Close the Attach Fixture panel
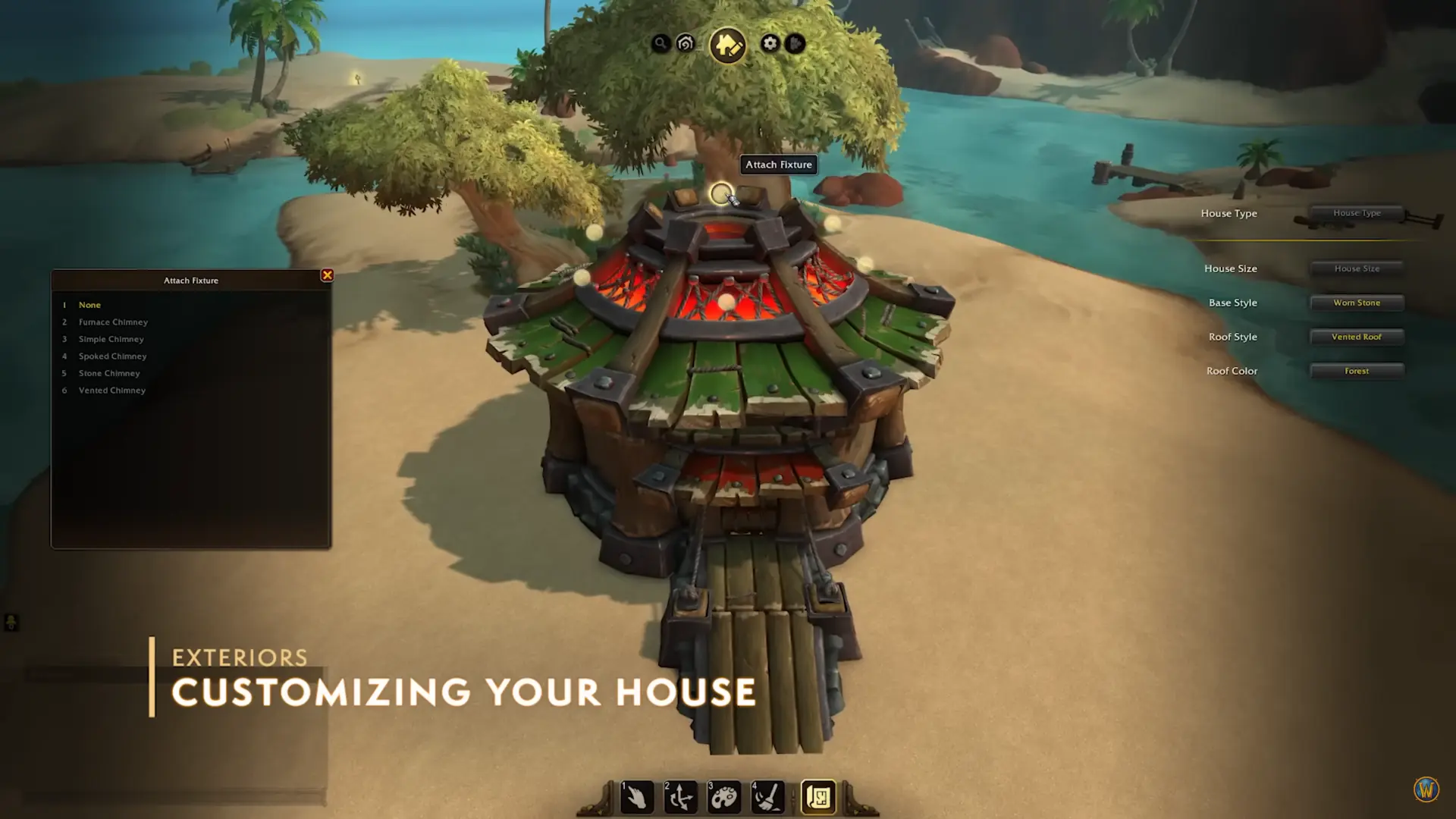 point(327,275)
